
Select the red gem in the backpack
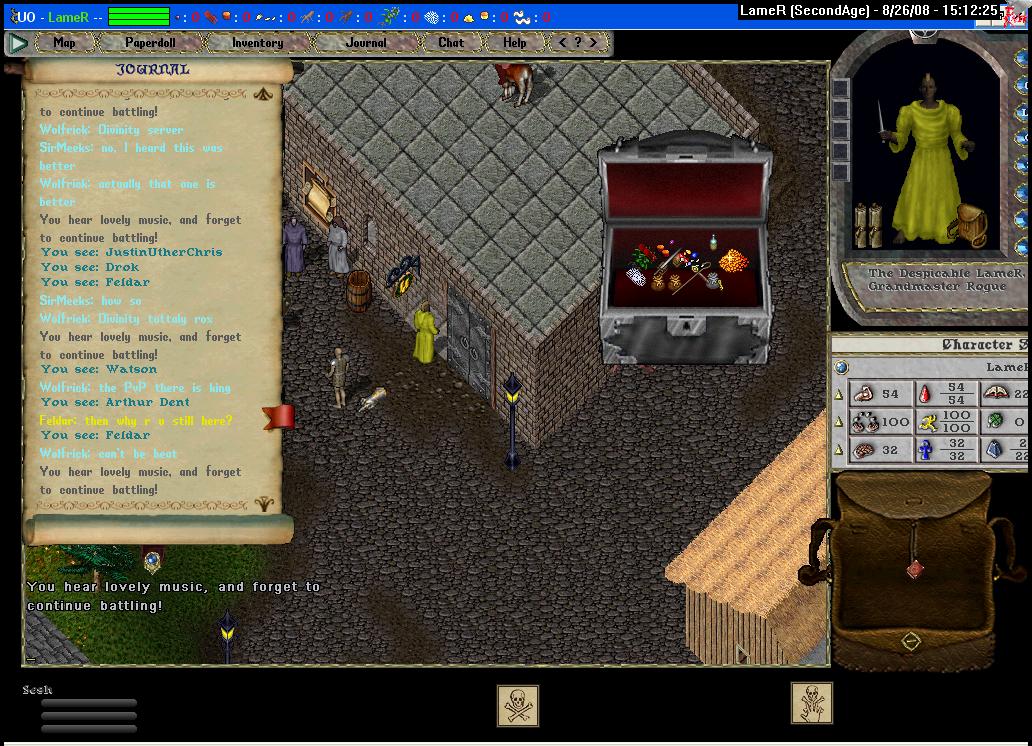[912, 568]
